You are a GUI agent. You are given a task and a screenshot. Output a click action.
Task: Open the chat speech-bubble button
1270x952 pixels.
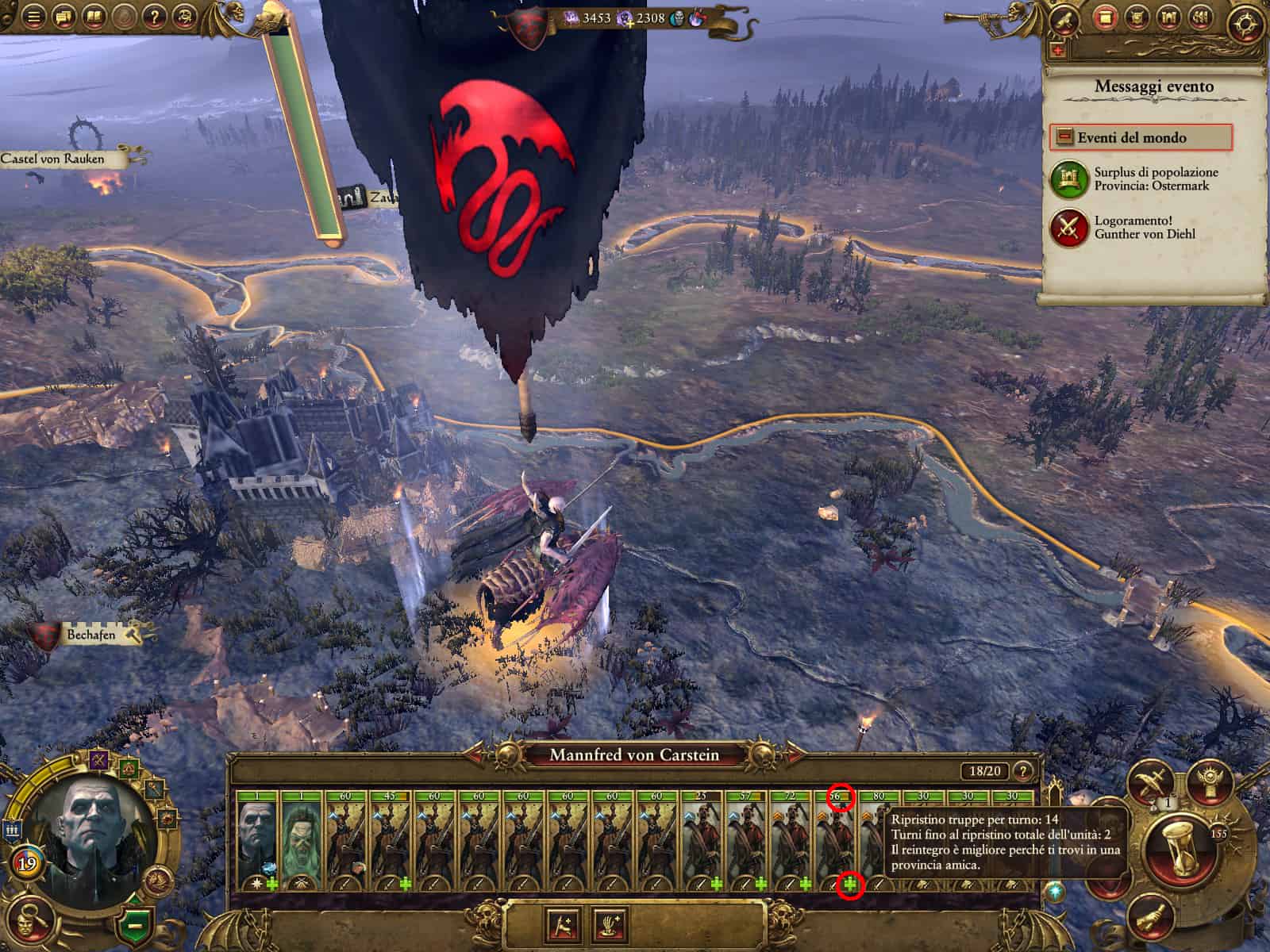(63, 16)
